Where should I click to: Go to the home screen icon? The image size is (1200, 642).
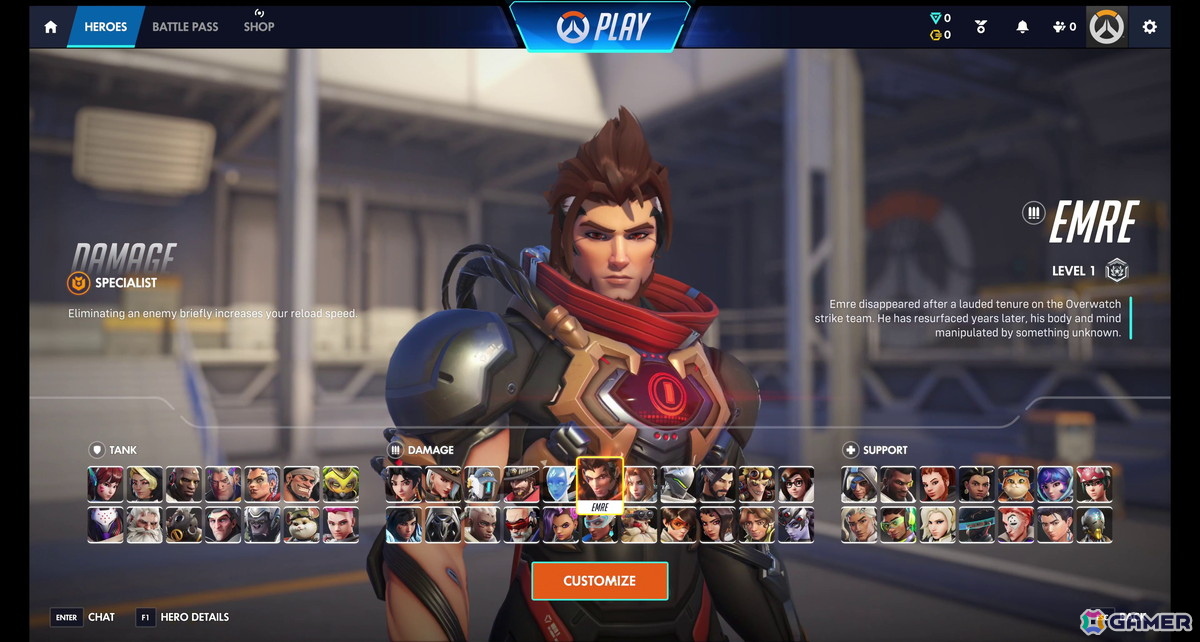click(x=50, y=27)
